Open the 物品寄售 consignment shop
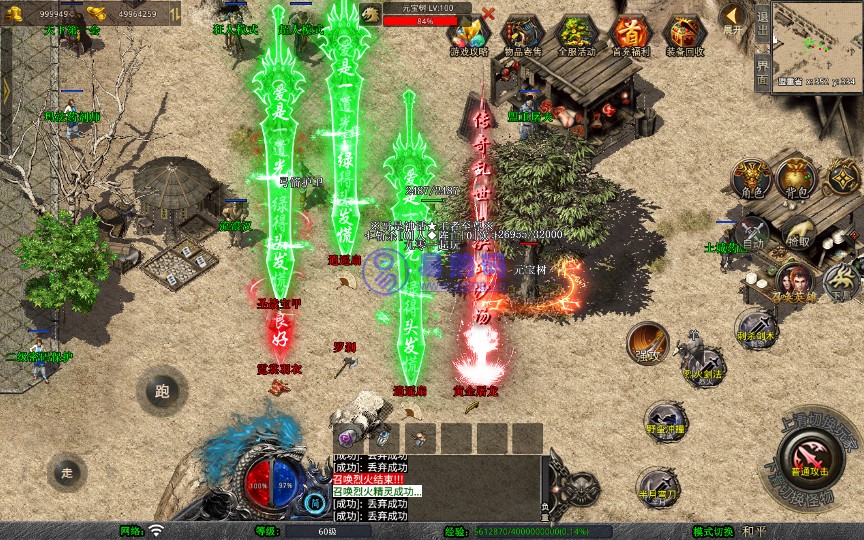The width and height of the screenshot is (864, 540). point(520,33)
